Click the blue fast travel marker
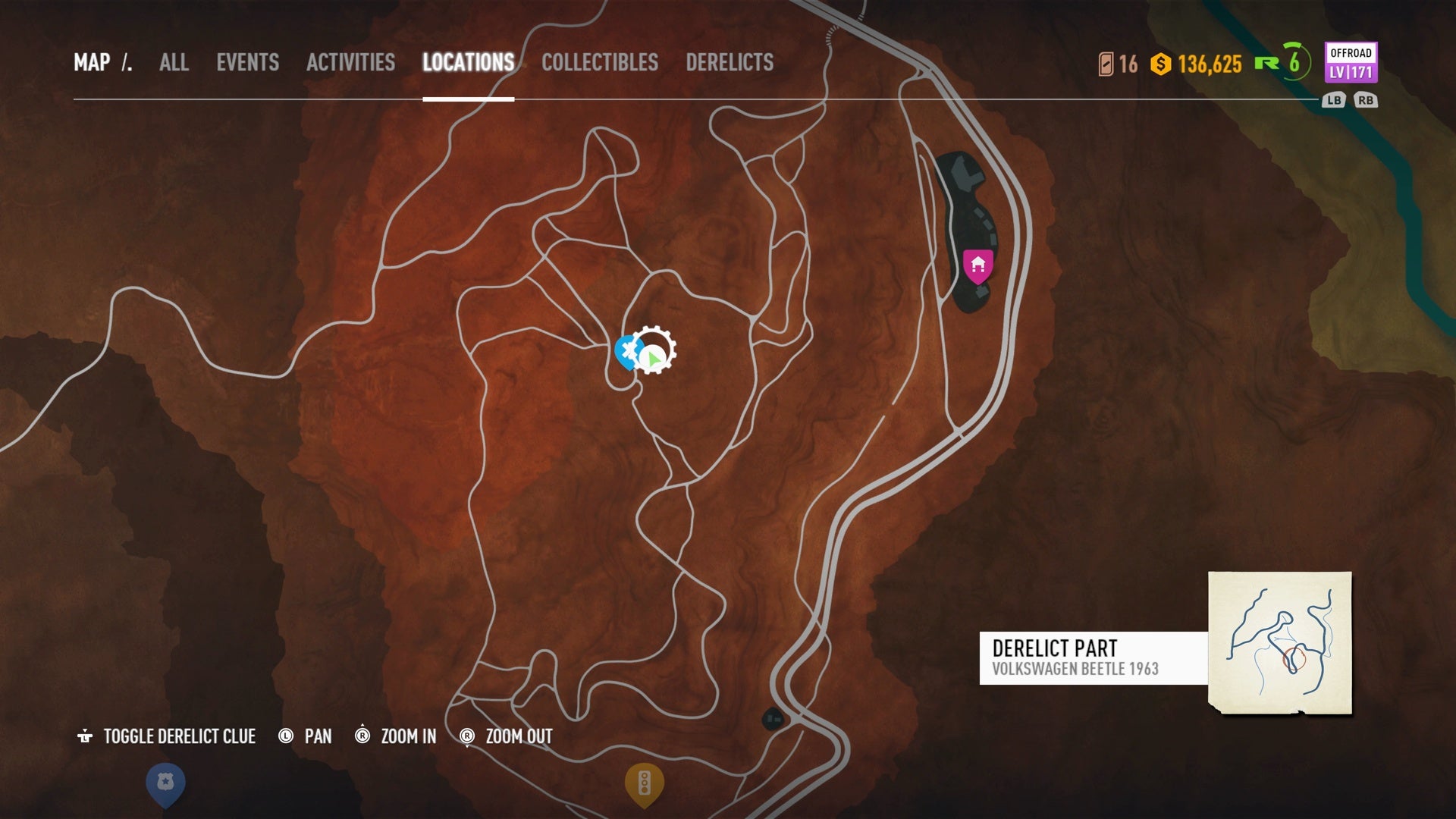The width and height of the screenshot is (1456, 819). (627, 351)
